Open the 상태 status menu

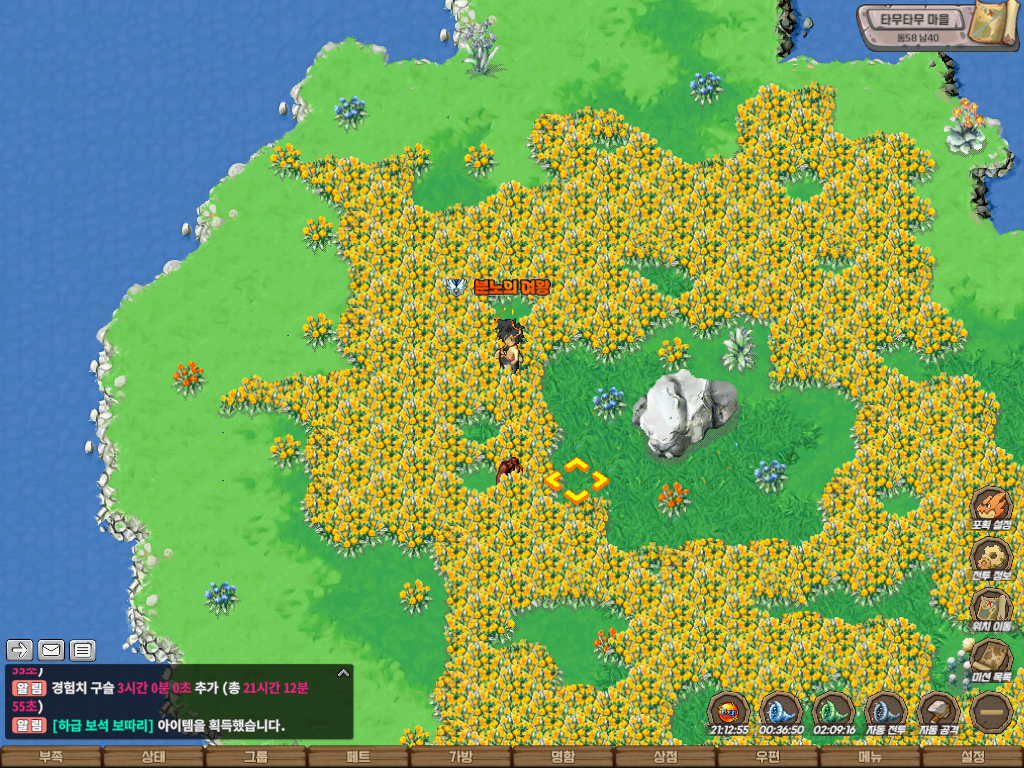(x=153, y=758)
